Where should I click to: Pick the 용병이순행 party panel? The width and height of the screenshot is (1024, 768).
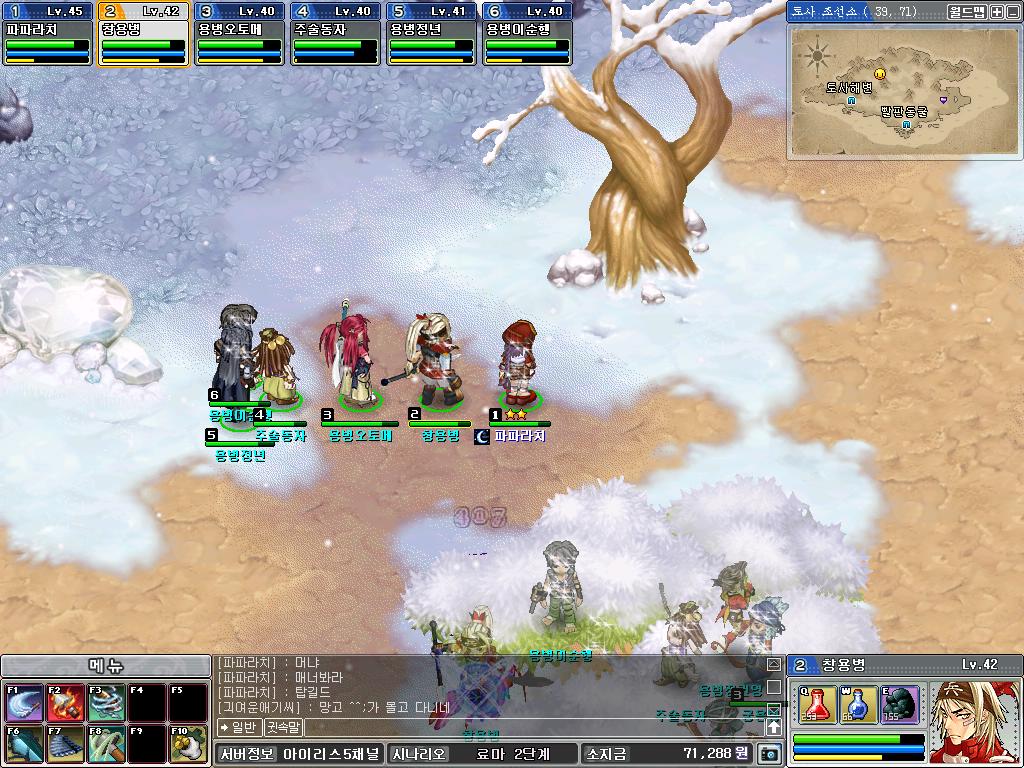[527, 34]
